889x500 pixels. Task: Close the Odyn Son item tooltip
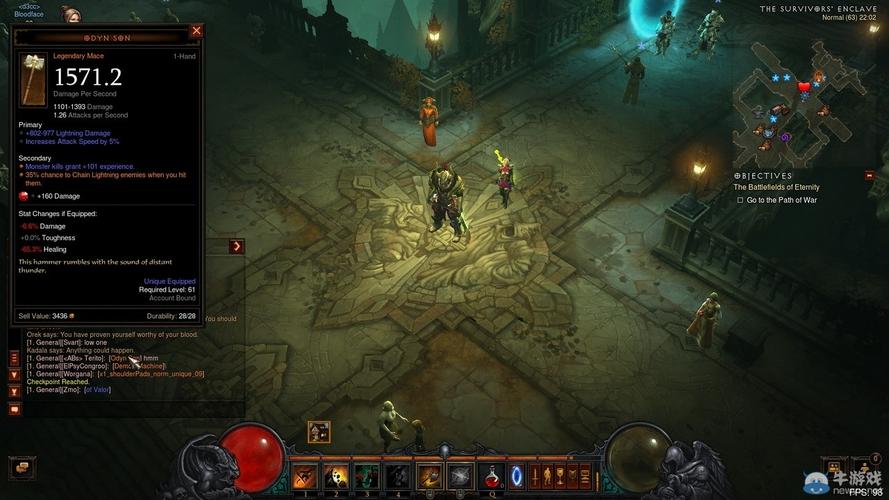[196, 31]
